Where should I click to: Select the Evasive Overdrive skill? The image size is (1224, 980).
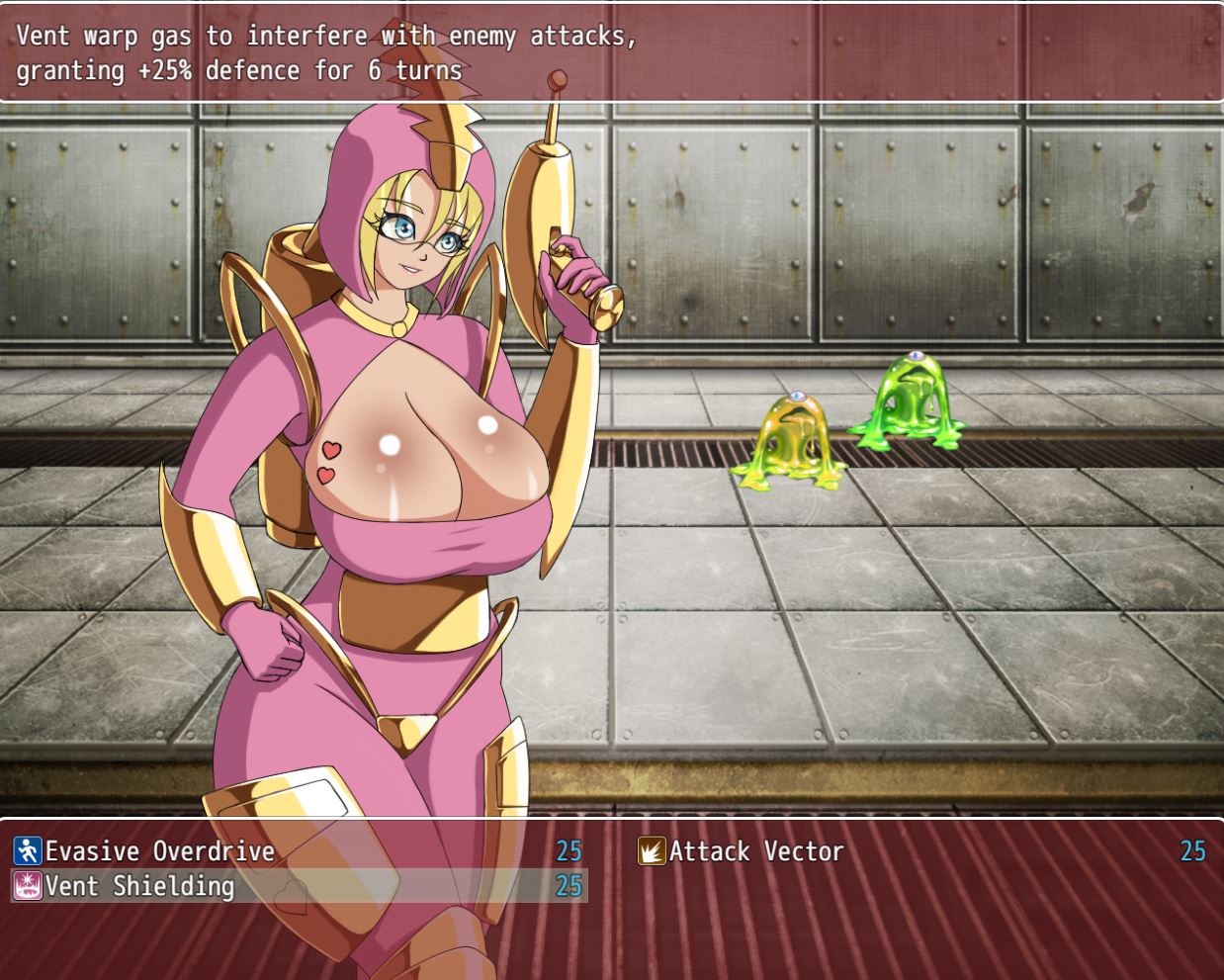160,851
